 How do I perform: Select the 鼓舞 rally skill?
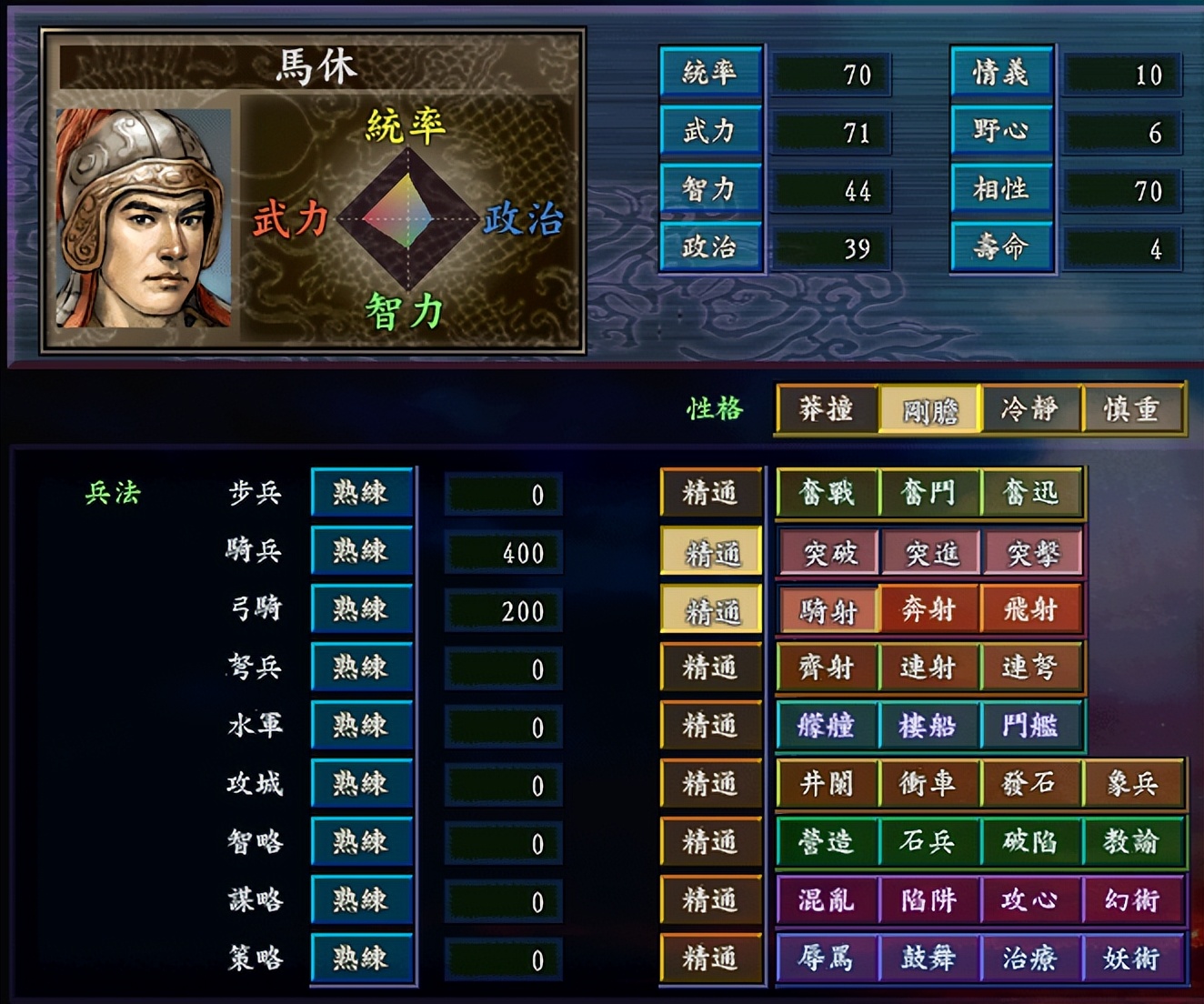click(x=928, y=959)
